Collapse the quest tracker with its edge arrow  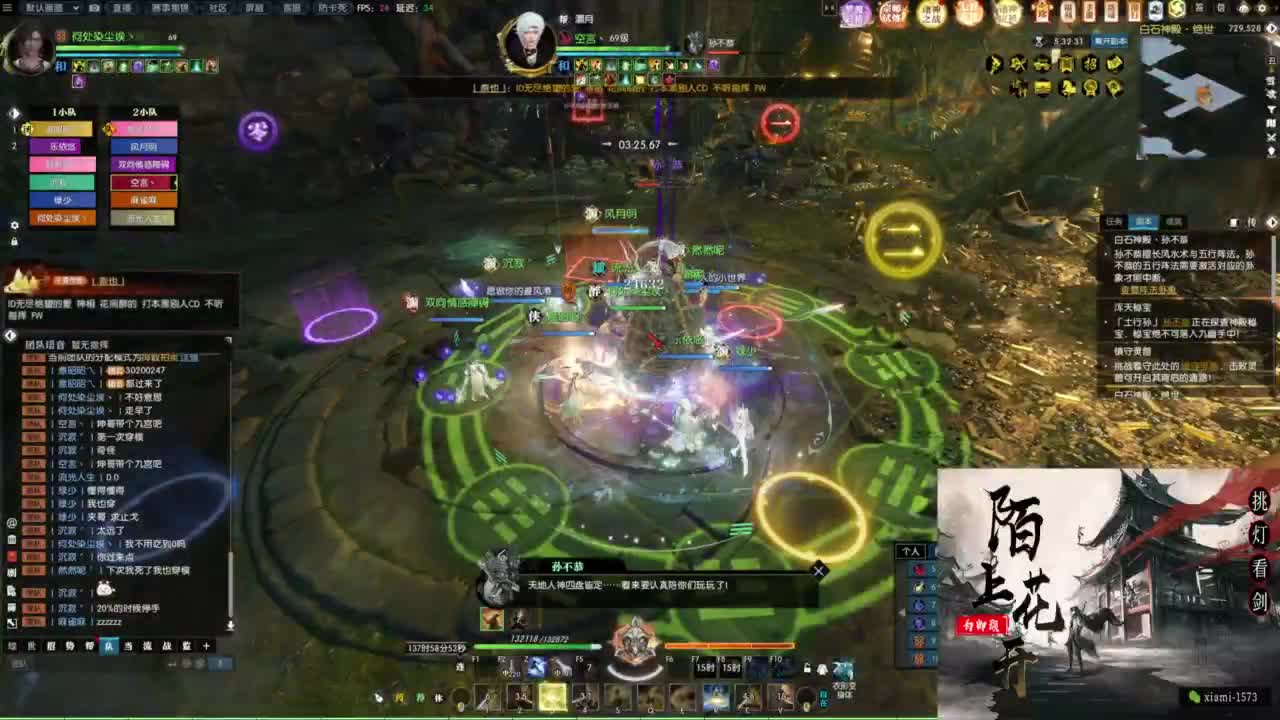coord(1272,222)
